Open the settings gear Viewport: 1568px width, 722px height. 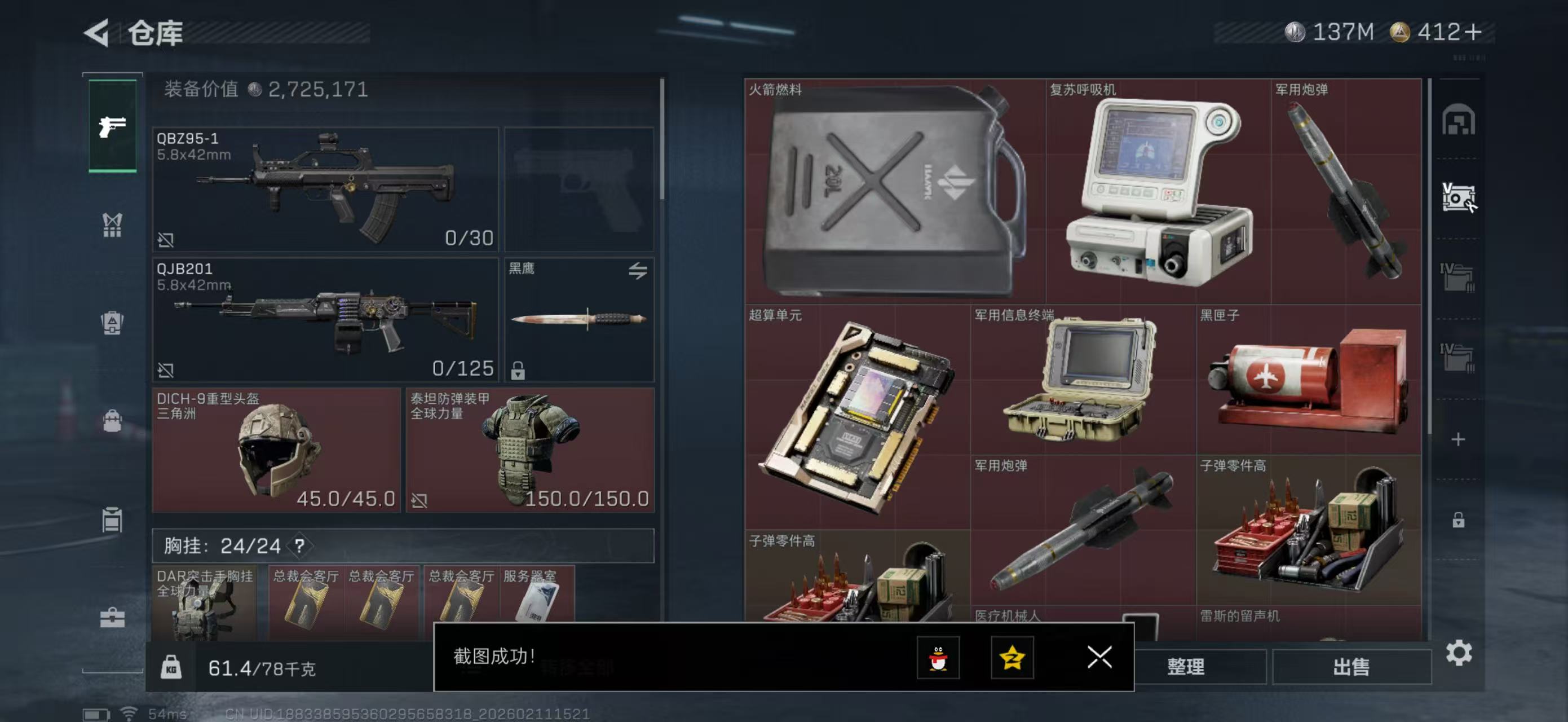(x=1459, y=651)
